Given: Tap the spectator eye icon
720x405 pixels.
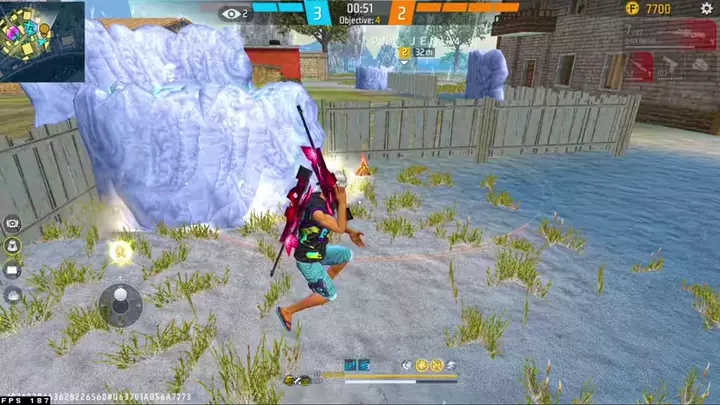Looking at the screenshot, I should coord(232,13).
